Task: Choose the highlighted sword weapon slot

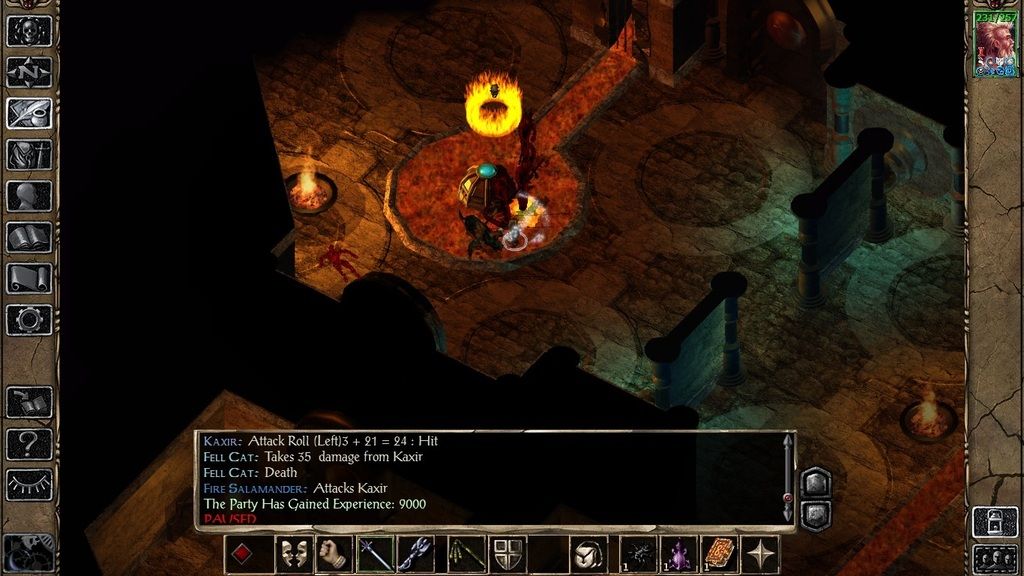Action: [375, 554]
